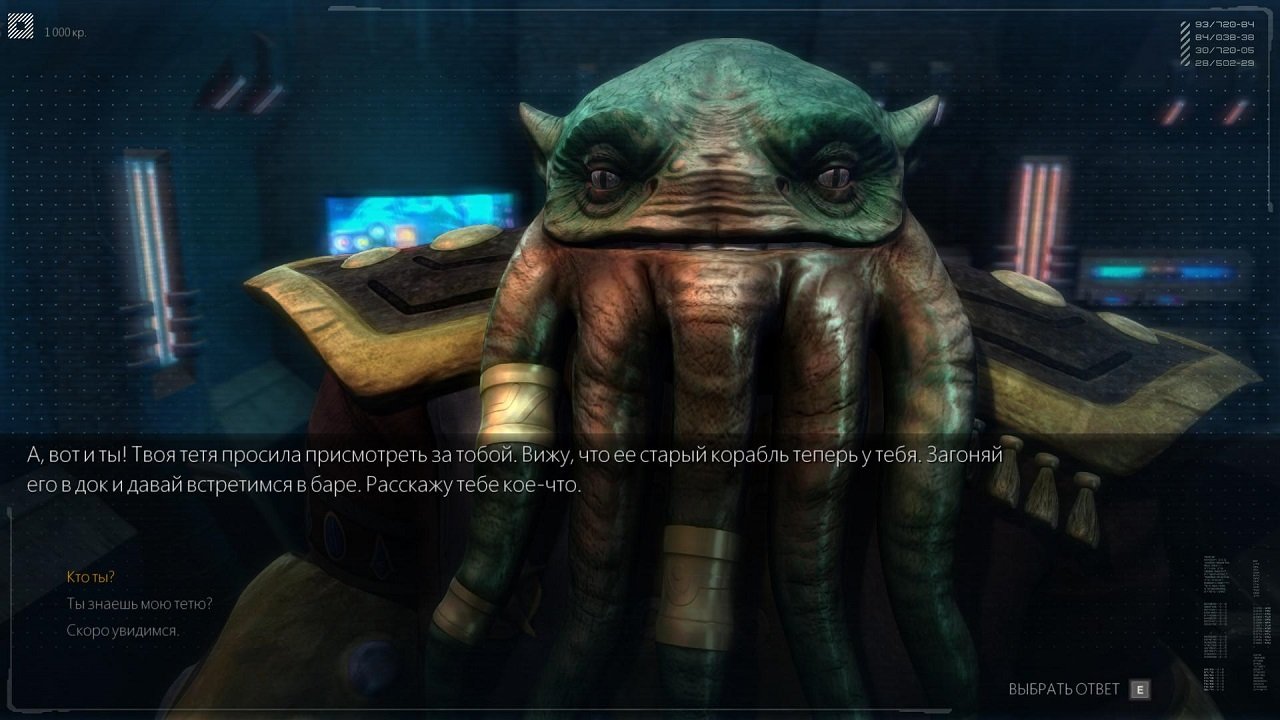Select the dialogue option Кто ты?
Image resolution: width=1280 pixels, height=720 pixels.
tap(89, 576)
